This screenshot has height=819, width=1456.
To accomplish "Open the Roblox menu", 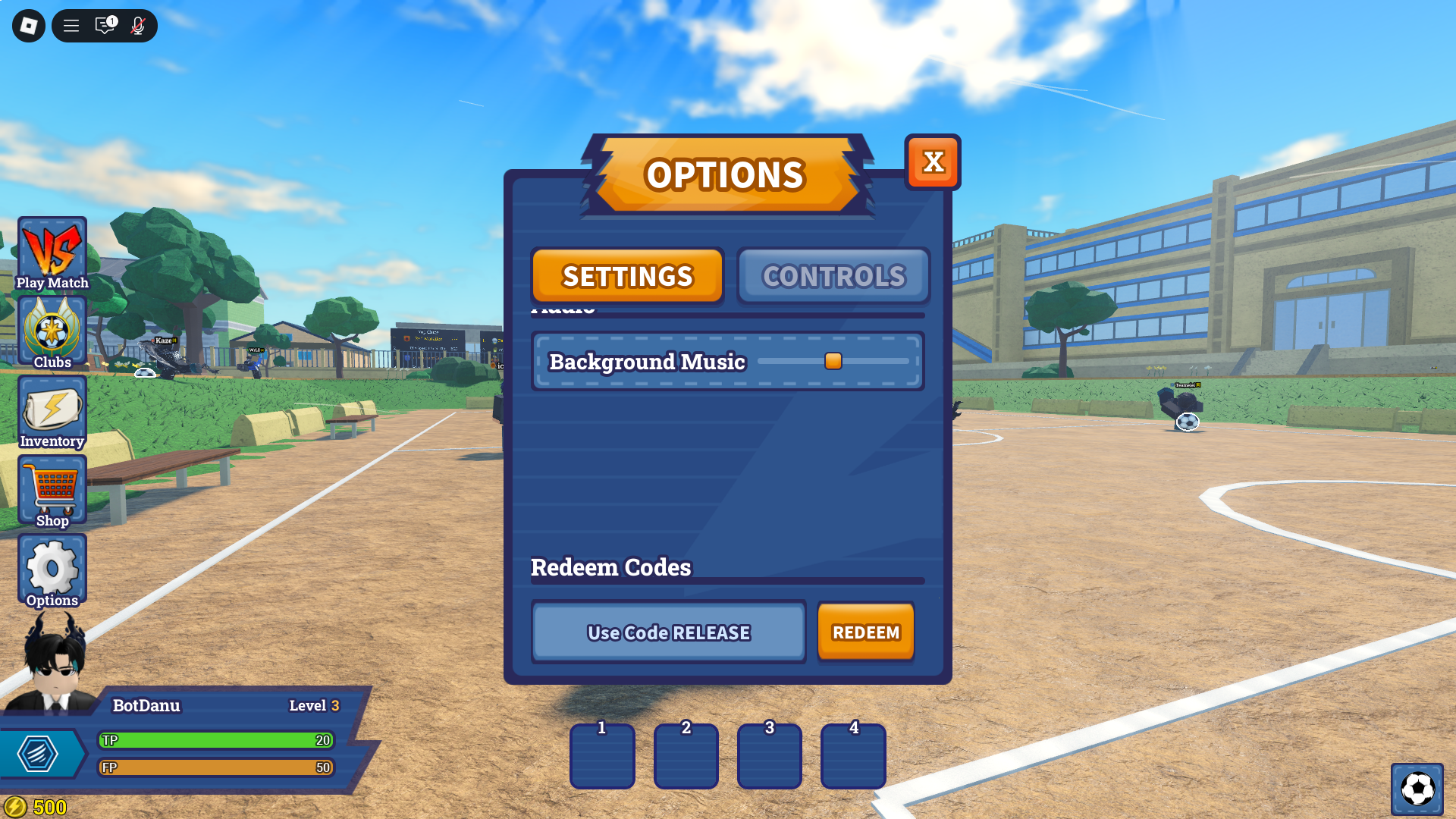I will click(x=71, y=25).
